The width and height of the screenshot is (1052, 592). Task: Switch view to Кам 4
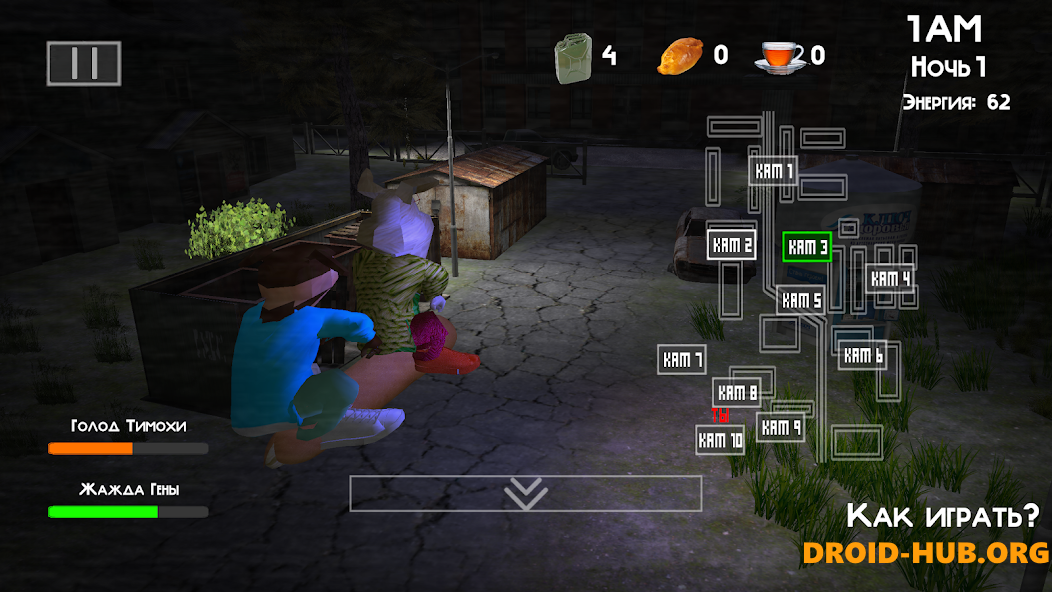(x=889, y=280)
